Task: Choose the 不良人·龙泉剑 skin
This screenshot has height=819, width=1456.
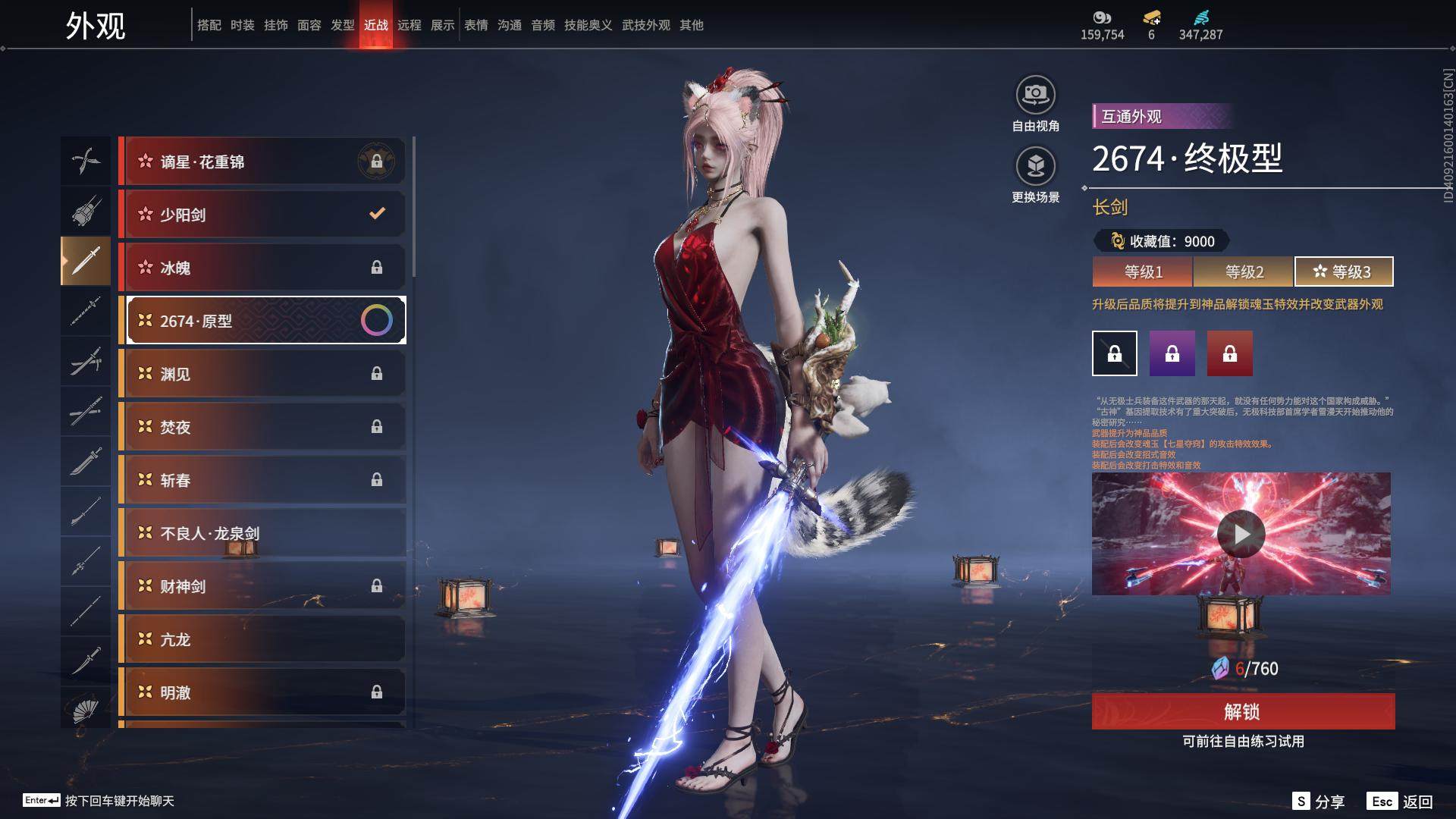Action: 262,533
